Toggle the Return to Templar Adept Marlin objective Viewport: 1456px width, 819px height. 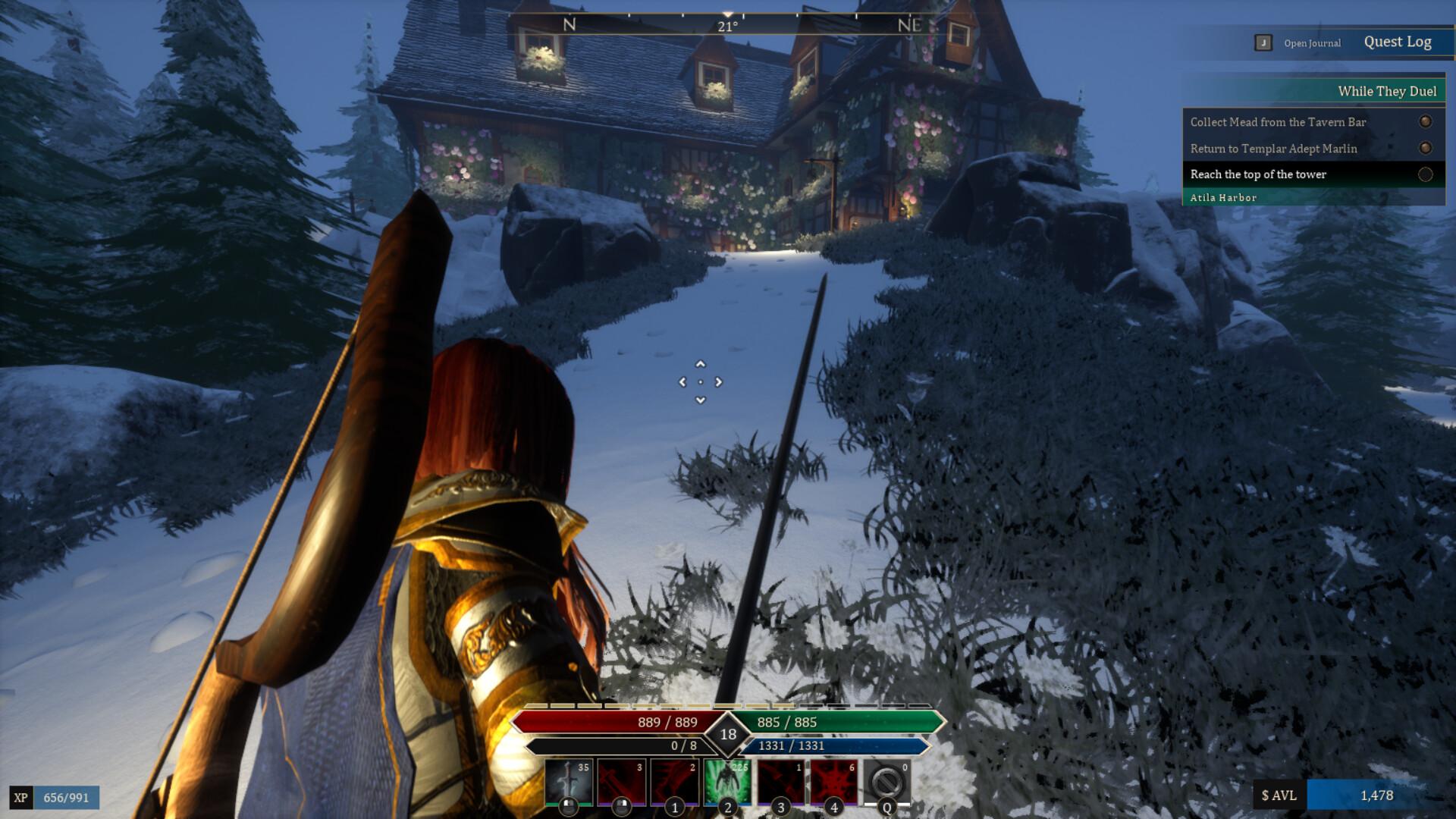1426,149
